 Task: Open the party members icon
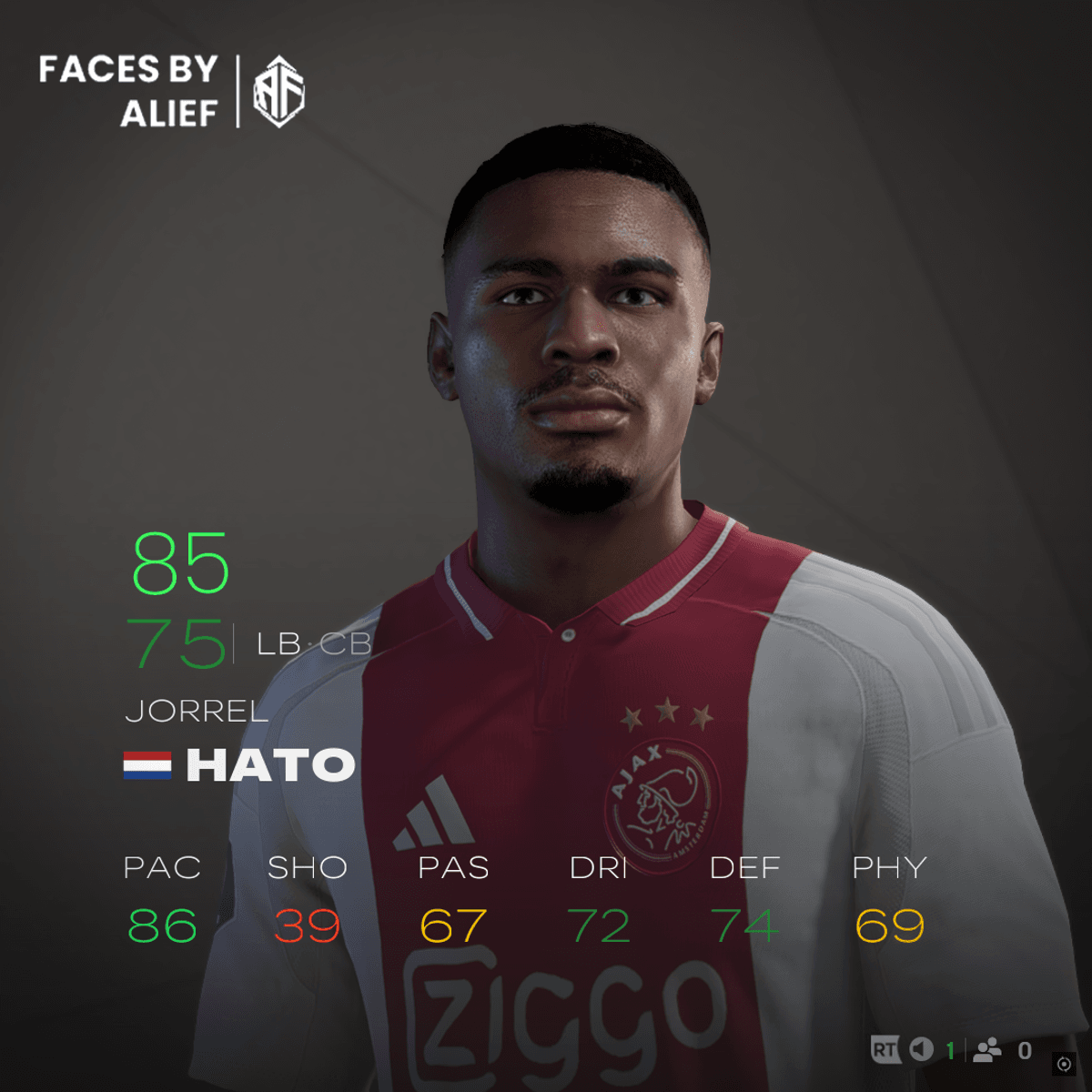[x=987, y=1050]
